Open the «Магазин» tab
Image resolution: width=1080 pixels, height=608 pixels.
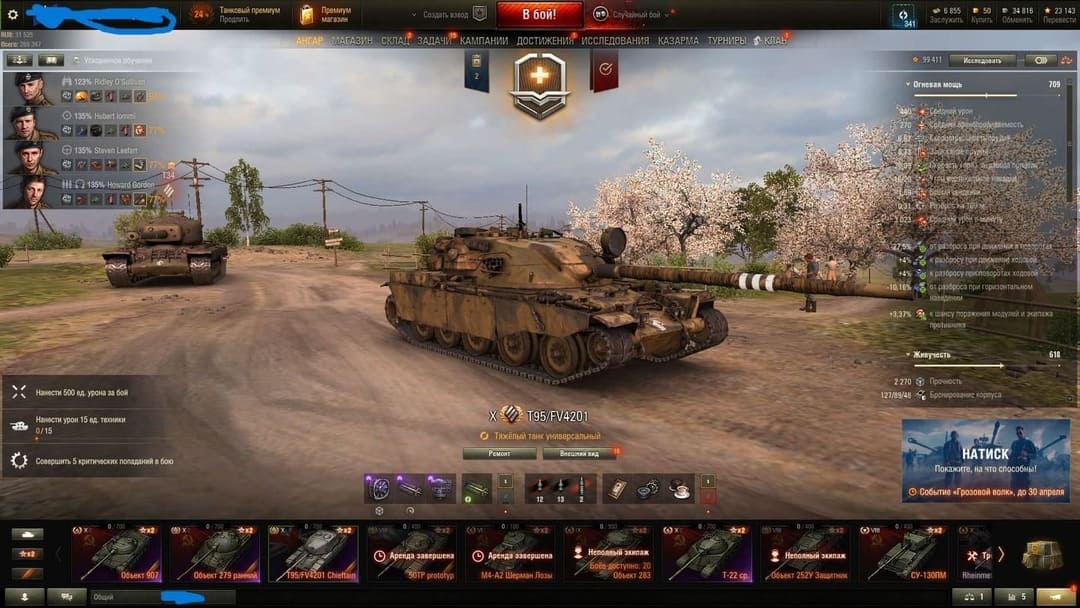point(351,41)
